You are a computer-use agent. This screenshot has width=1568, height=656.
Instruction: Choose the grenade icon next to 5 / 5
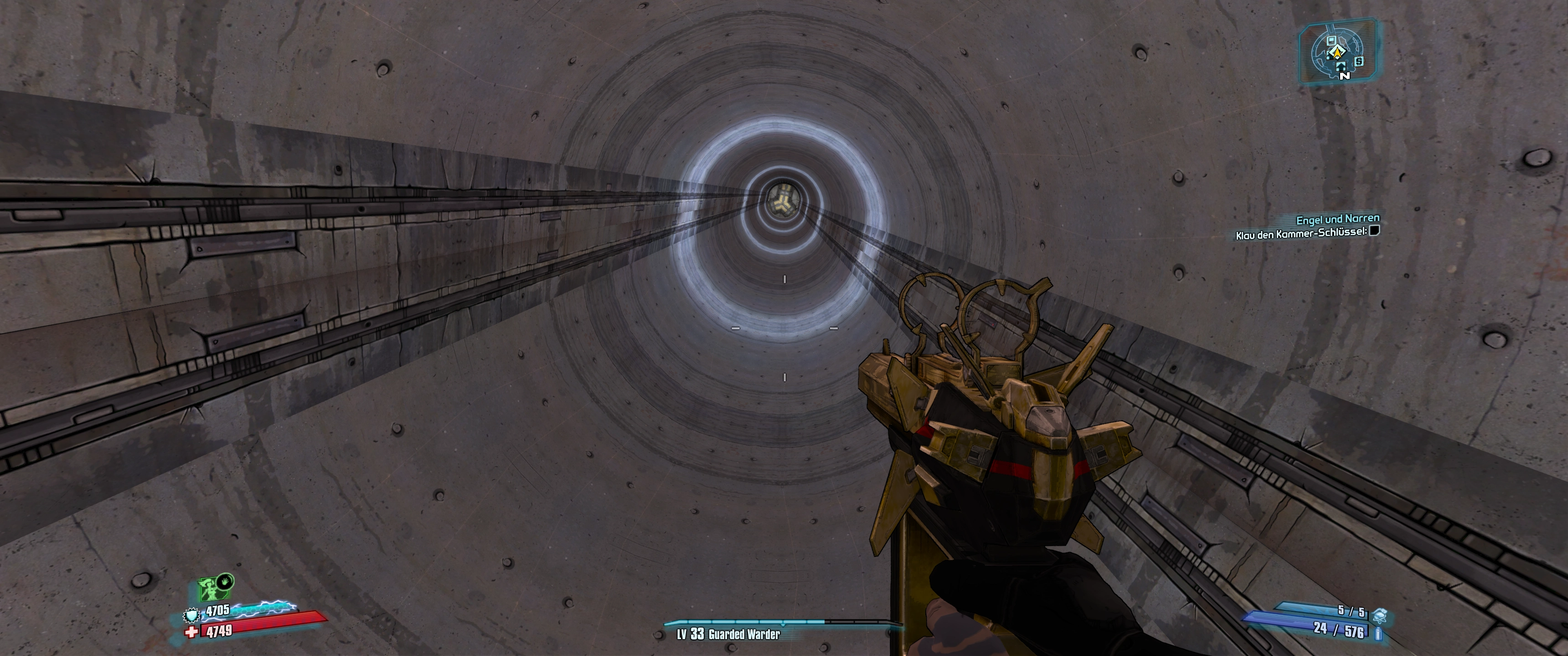tap(1380, 613)
